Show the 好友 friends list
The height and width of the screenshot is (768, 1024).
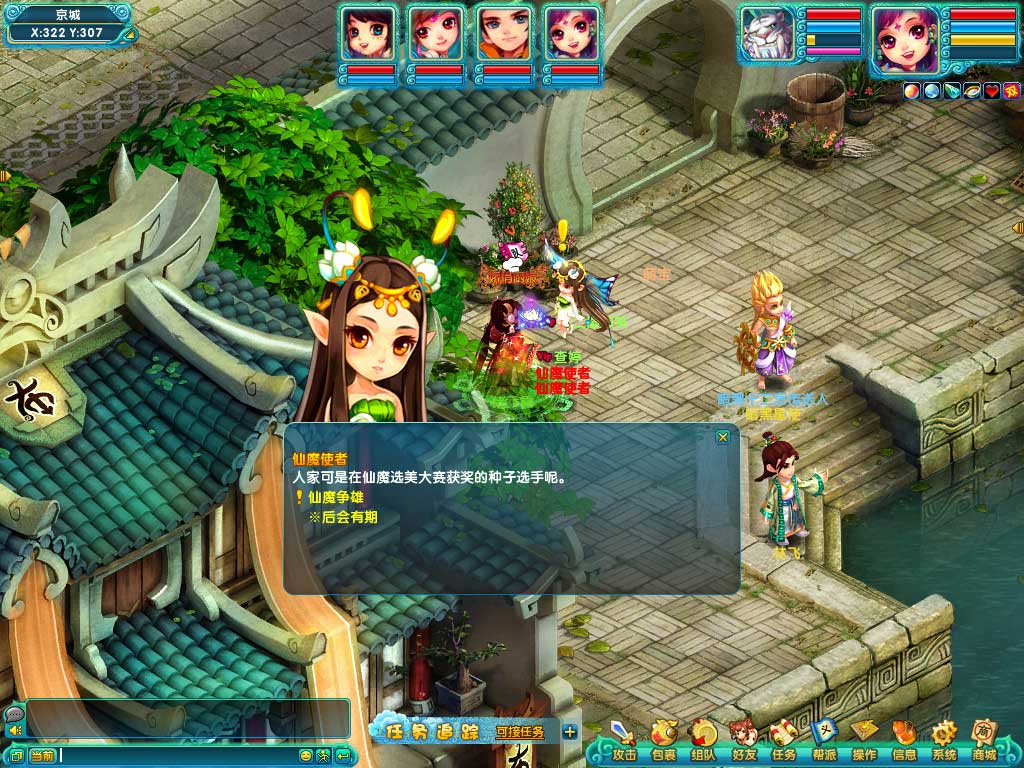[x=744, y=741]
